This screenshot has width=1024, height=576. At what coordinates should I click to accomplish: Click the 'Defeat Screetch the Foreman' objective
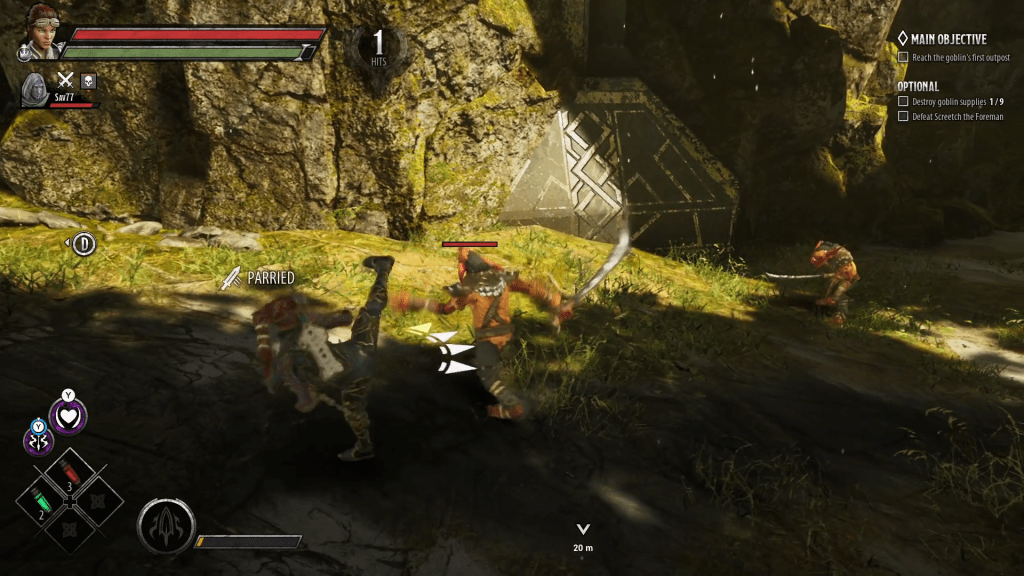tap(958, 117)
